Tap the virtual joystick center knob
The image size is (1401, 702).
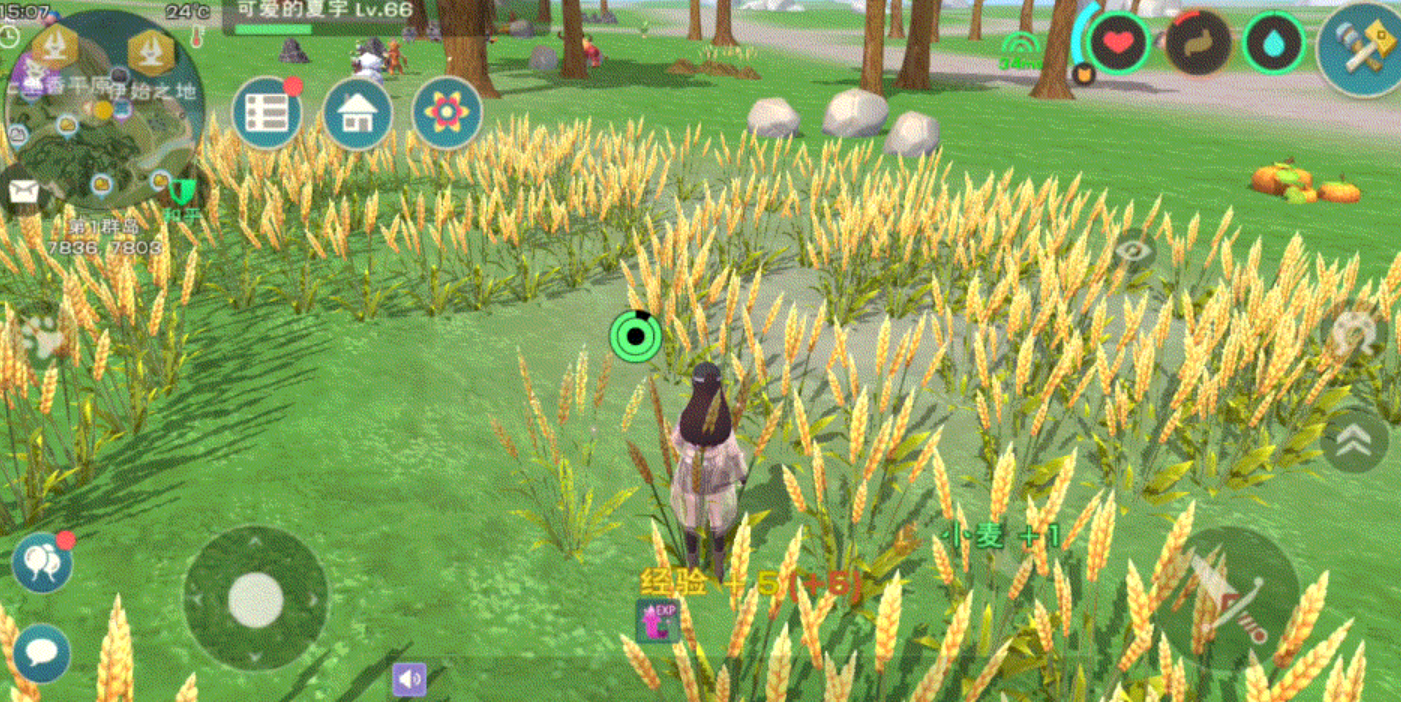pyautogui.click(x=256, y=600)
